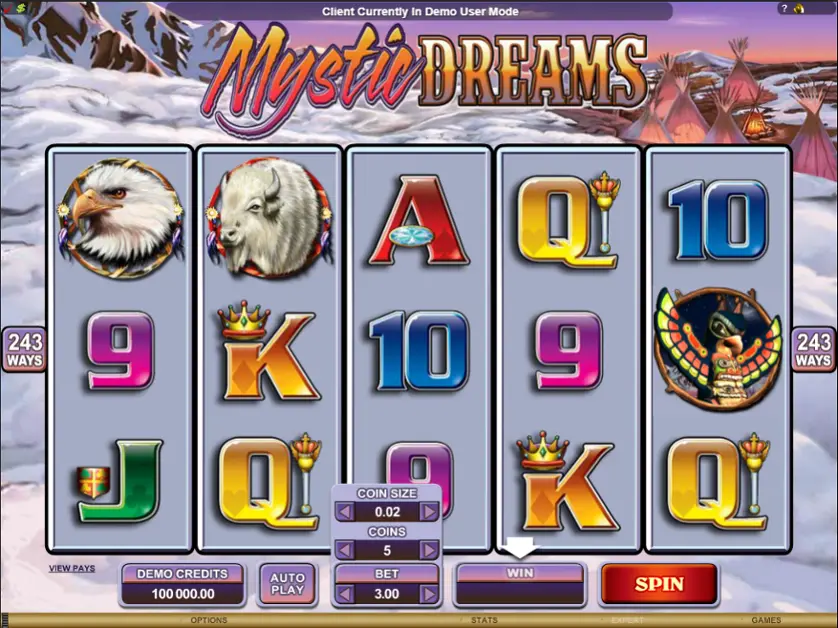The width and height of the screenshot is (838, 628).
Task: Switch to Expert mode
Action: (628, 620)
